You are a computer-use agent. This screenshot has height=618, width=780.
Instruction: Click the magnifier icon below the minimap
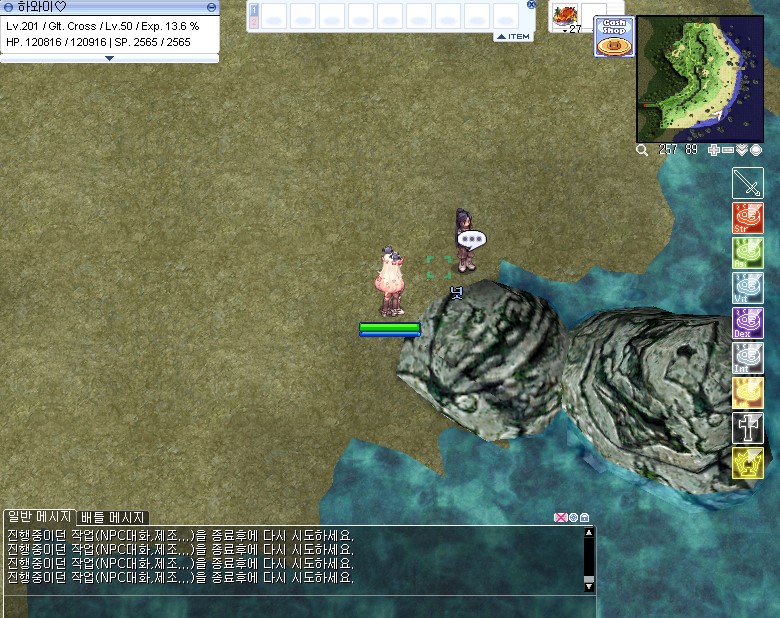coord(642,150)
